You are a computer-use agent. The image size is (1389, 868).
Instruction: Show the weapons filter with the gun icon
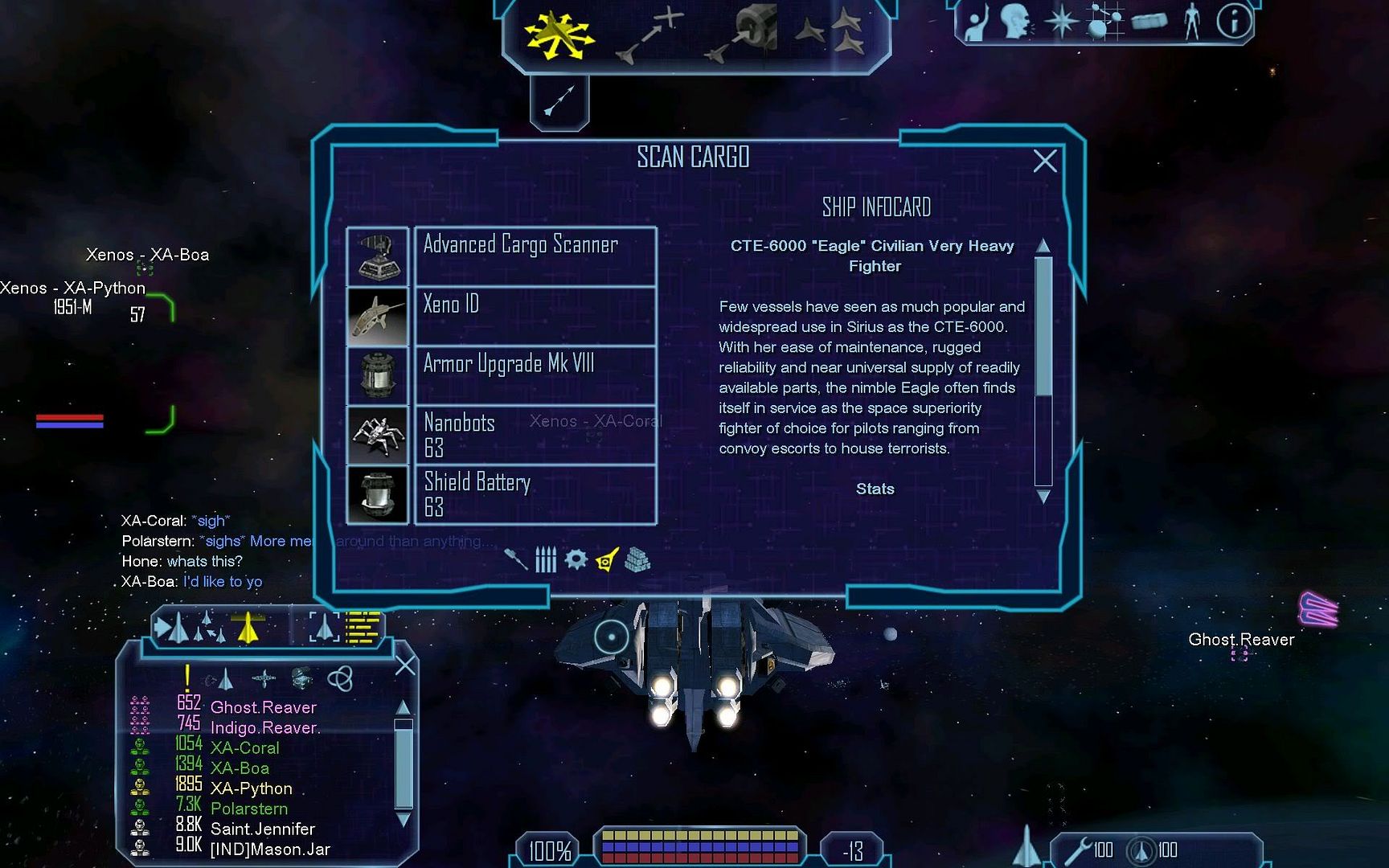[x=515, y=559]
